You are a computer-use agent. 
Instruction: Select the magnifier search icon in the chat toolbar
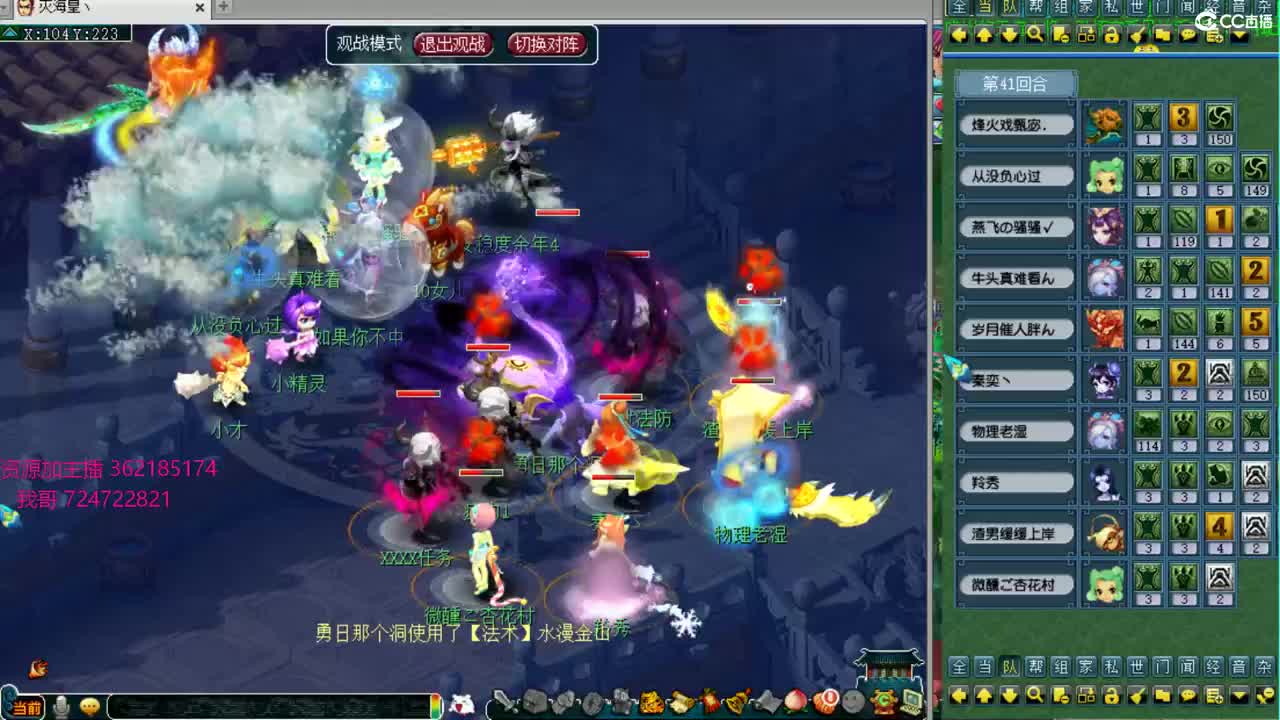click(x=1033, y=697)
